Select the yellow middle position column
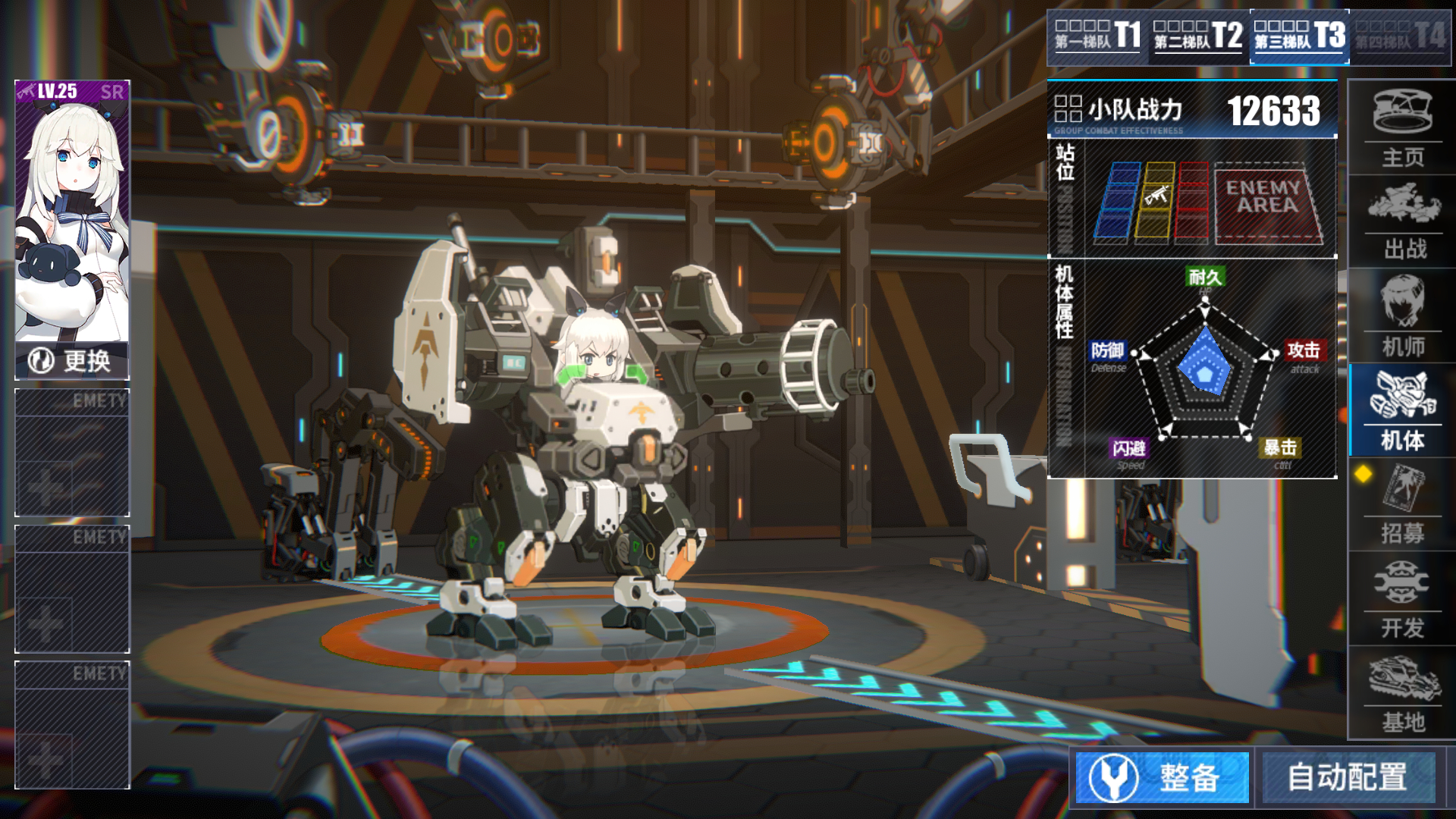1456x819 pixels. point(1154,202)
